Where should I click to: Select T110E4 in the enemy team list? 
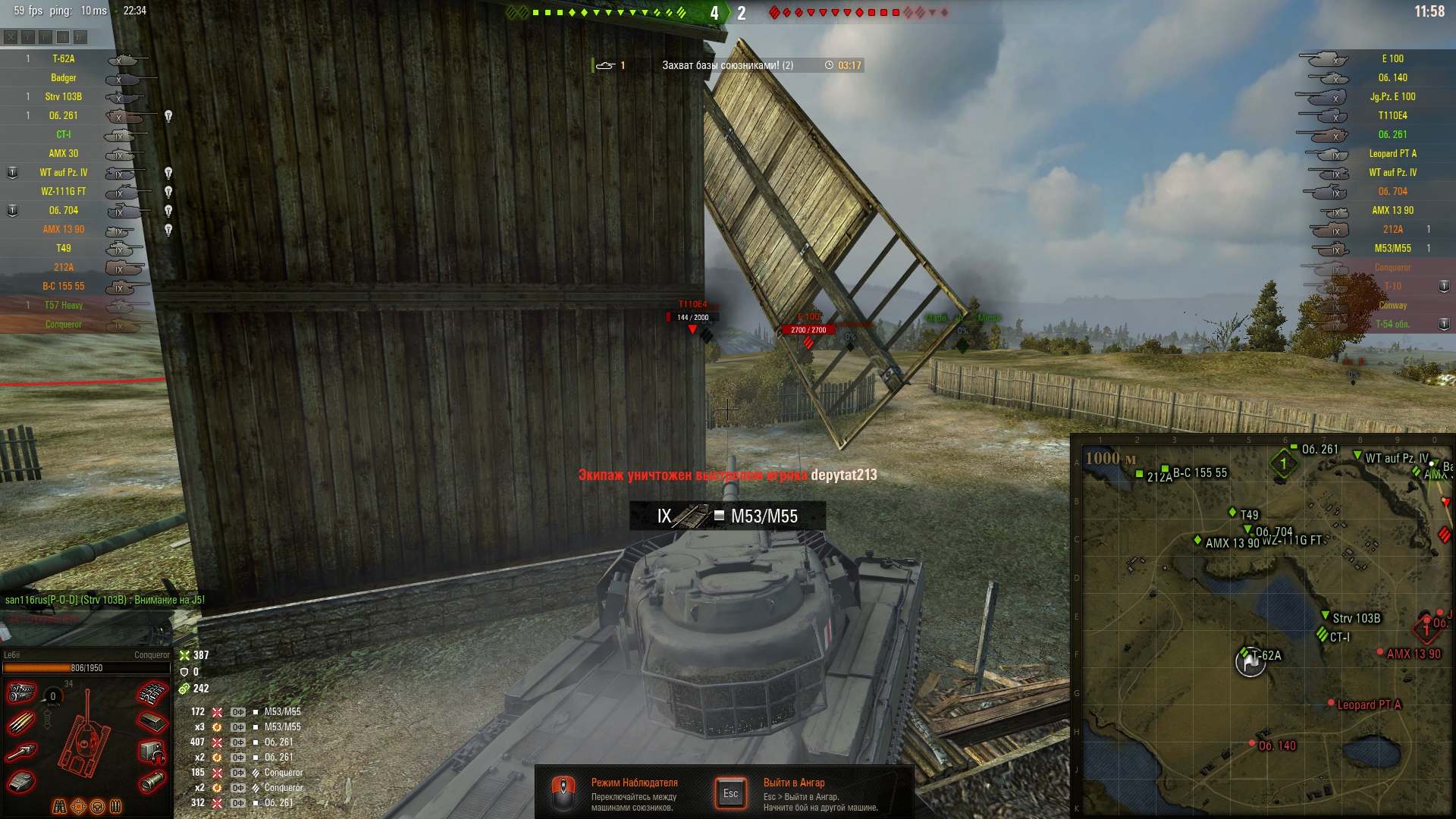point(1392,116)
